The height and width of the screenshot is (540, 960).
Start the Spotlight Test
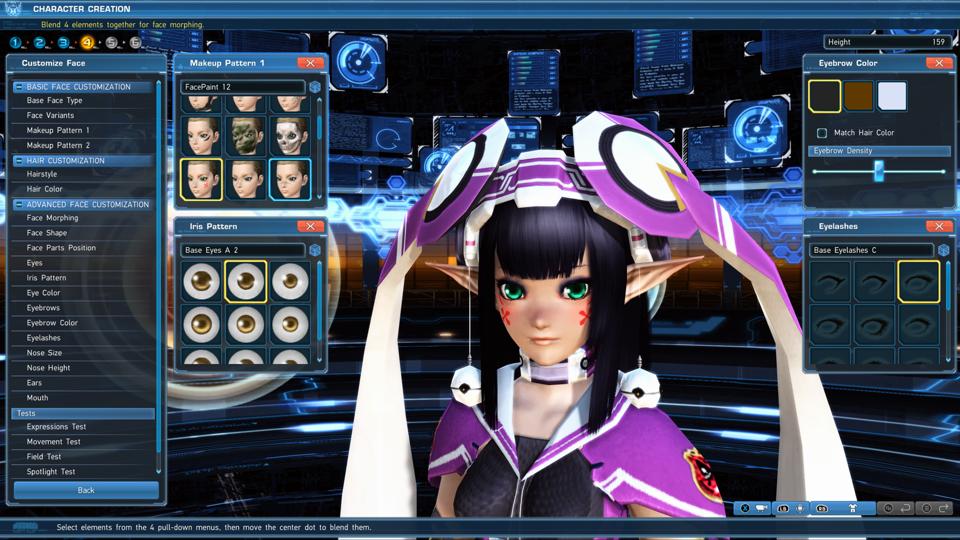coord(51,472)
